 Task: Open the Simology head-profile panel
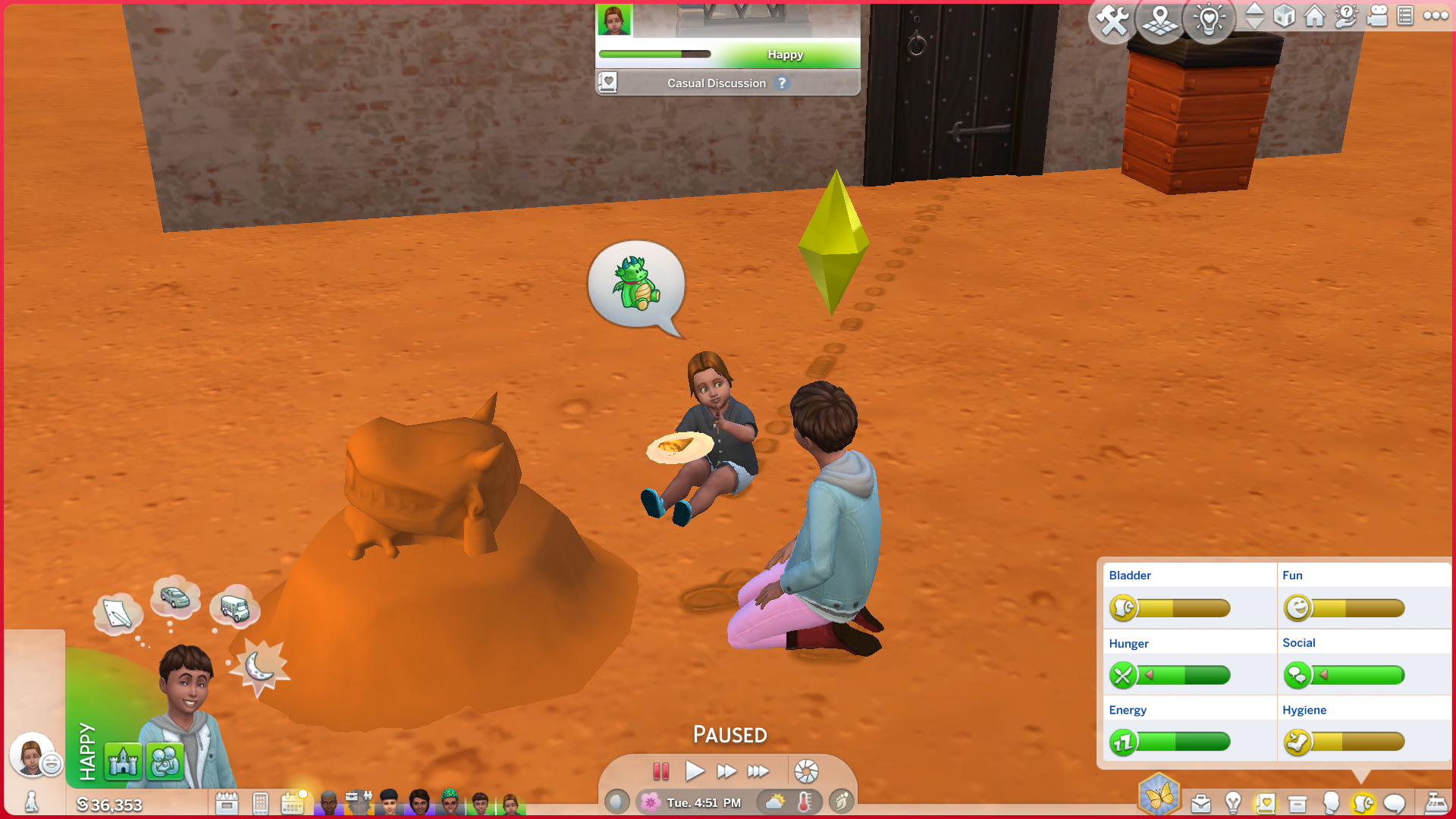pos(1330,803)
